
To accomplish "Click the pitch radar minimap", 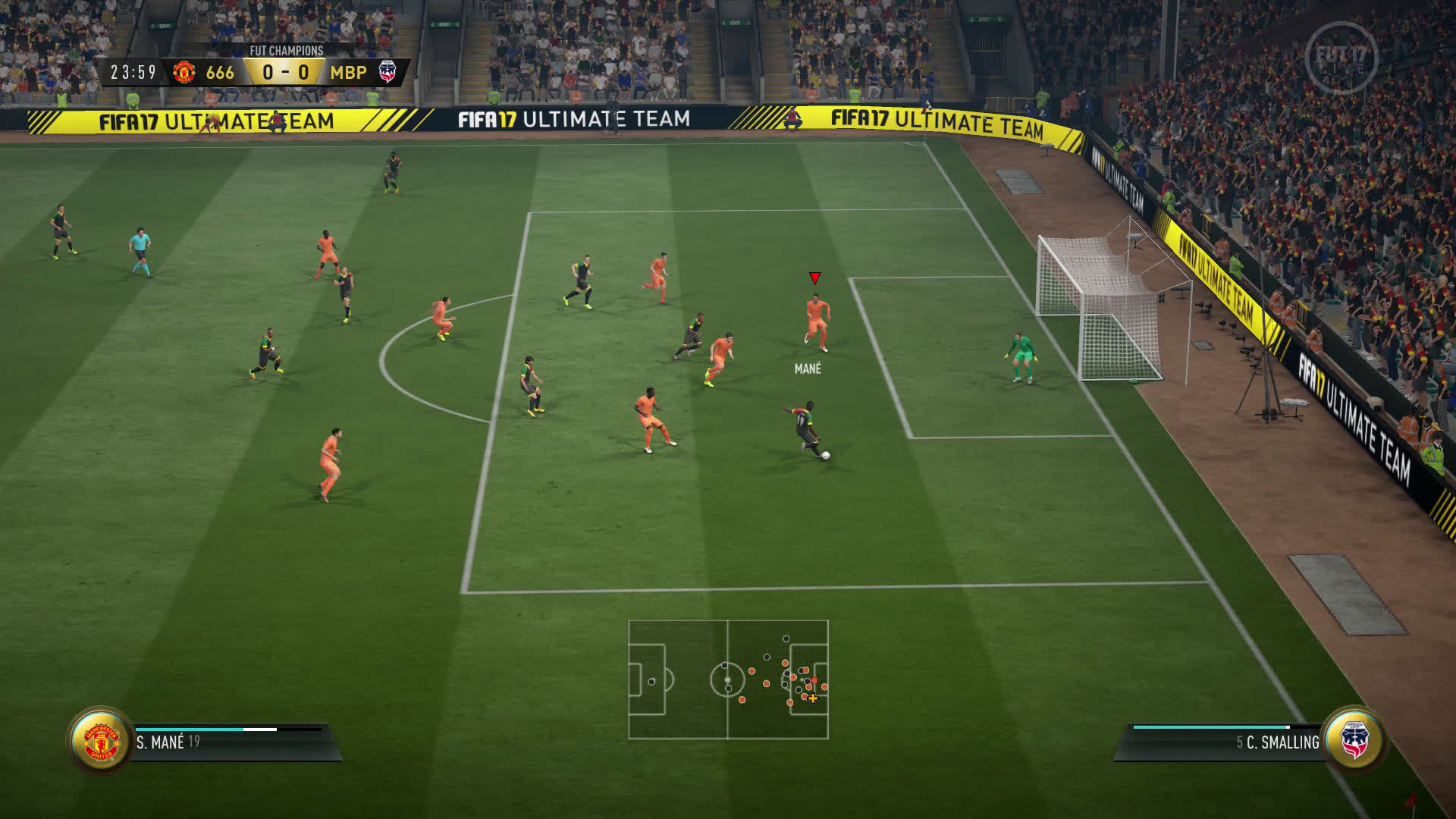I will [728, 679].
